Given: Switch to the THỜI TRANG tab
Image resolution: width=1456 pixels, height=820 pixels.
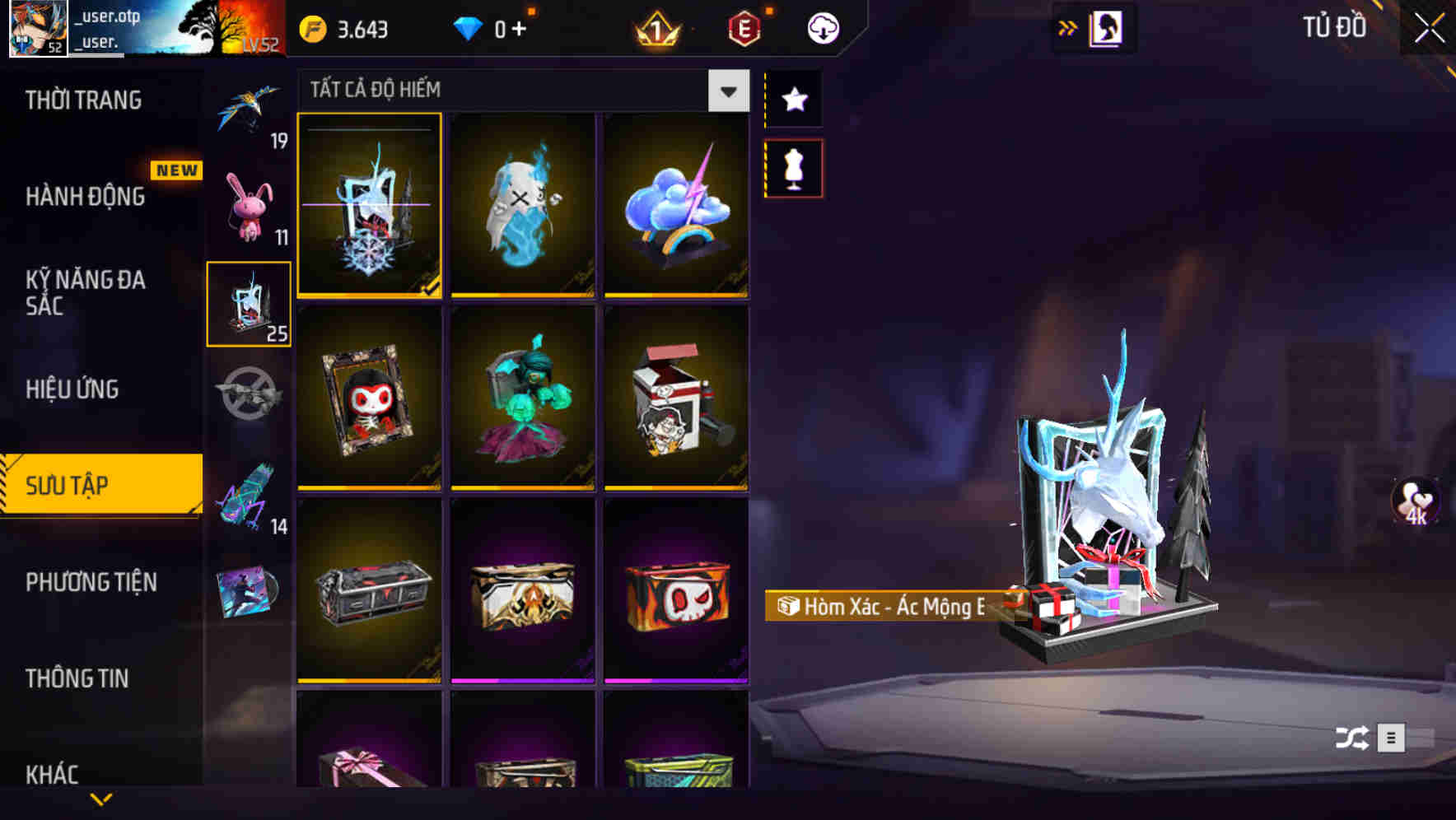Looking at the screenshot, I should tap(84, 99).
